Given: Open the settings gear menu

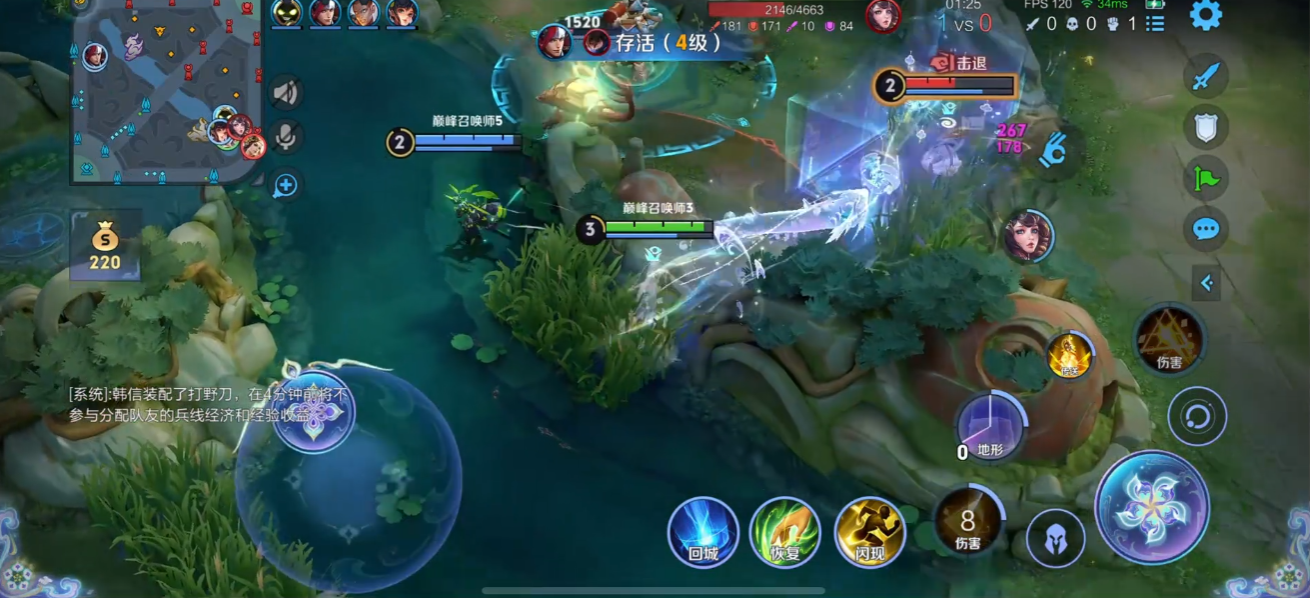Looking at the screenshot, I should pos(1205,15).
